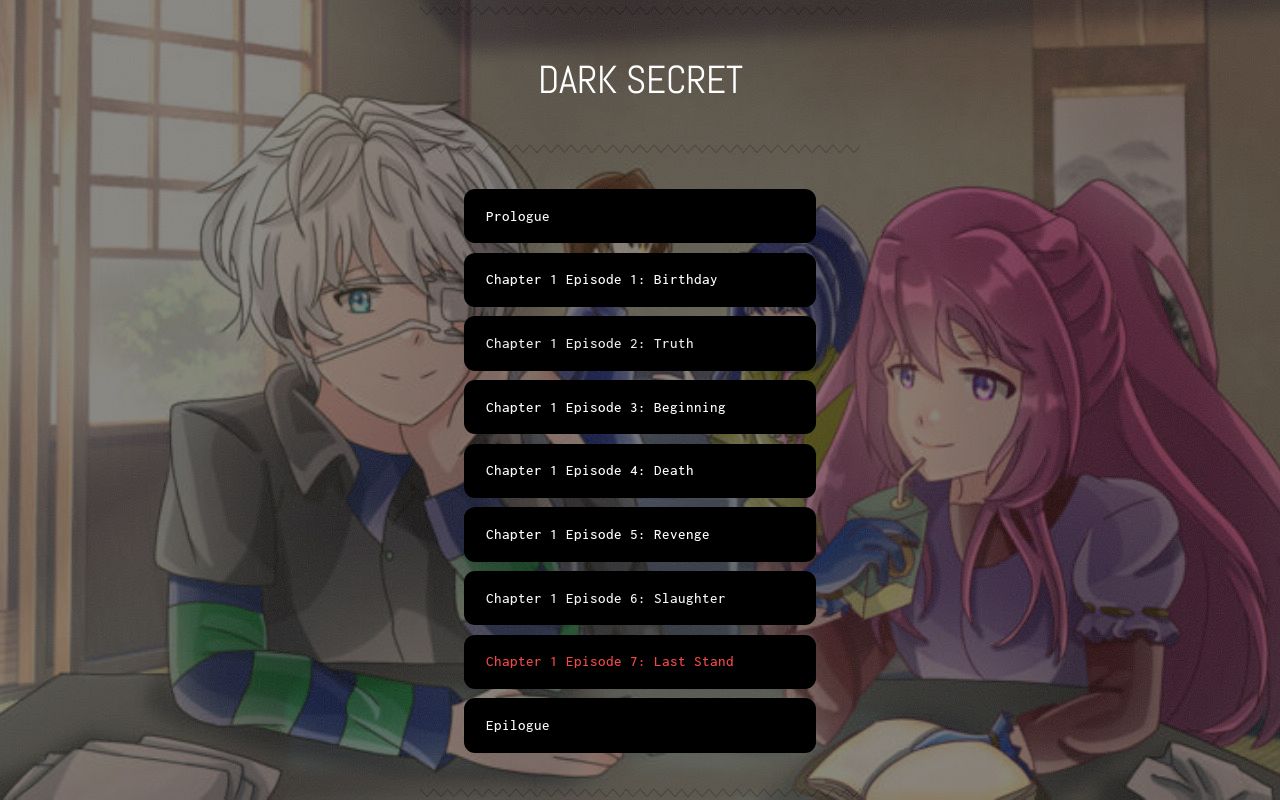This screenshot has height=800, width=1280.
Task: Open Chapter 1 Episode 6: Slaughter
Action: (x=640, y=598)
